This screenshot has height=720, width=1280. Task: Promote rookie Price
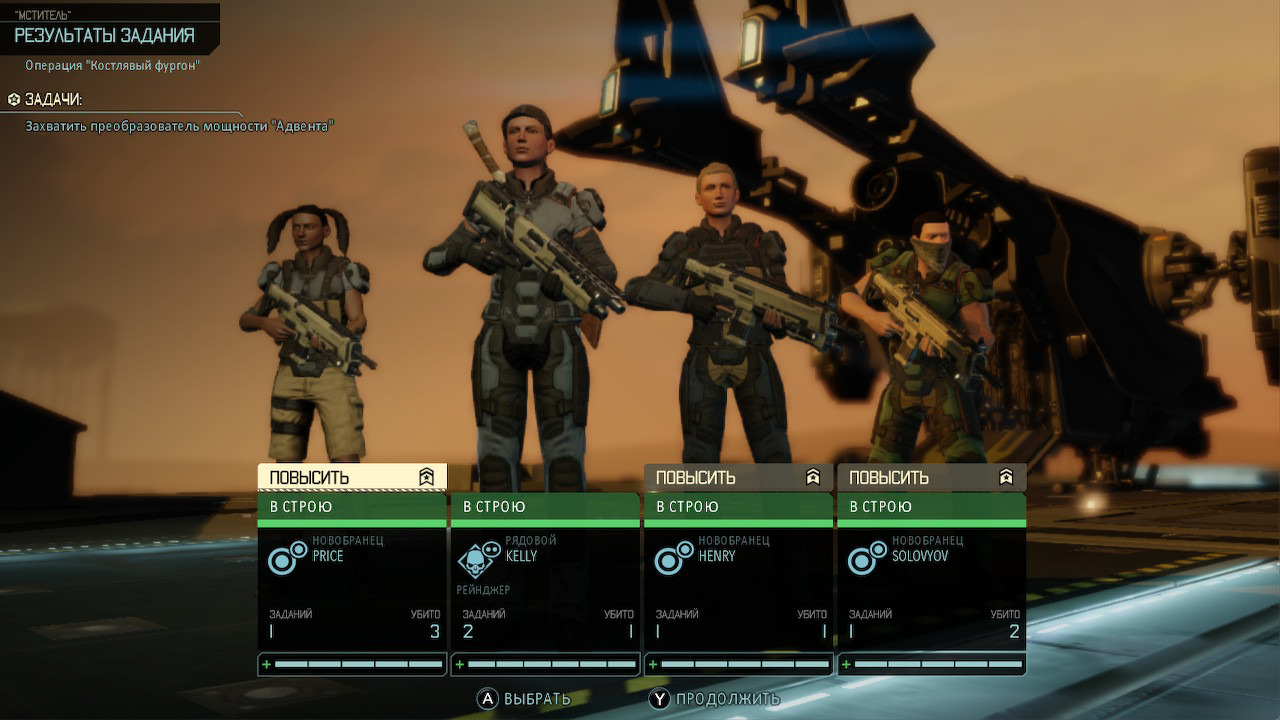(351, 477)
